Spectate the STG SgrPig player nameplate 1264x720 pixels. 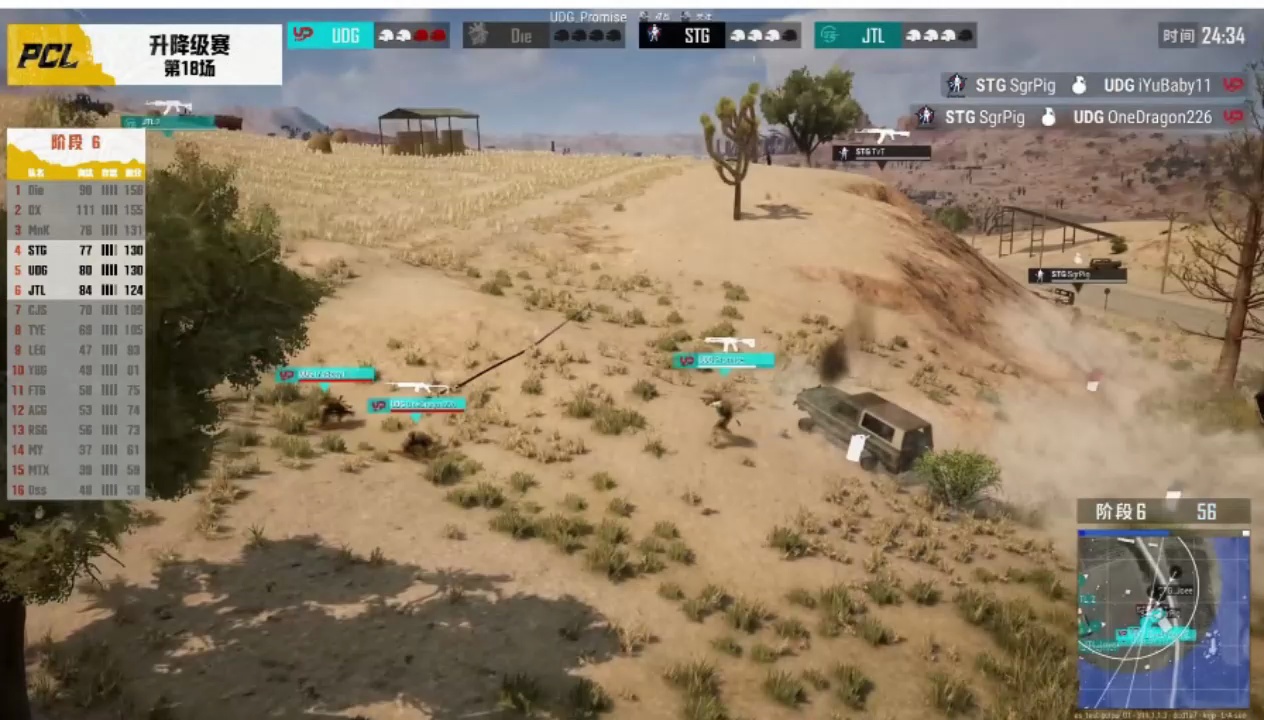coord(1077,275)
